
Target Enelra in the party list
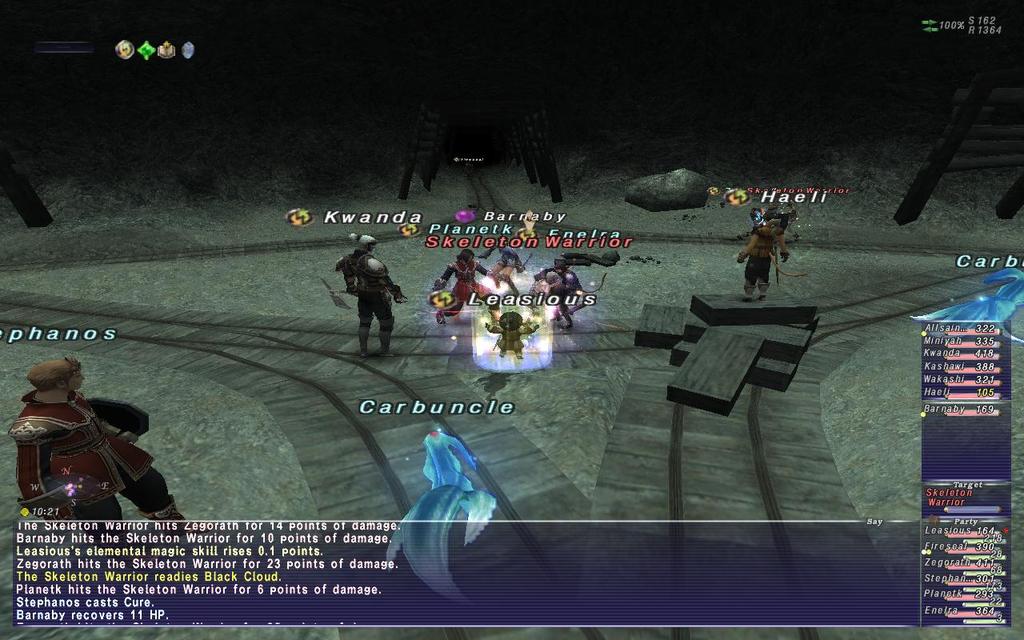(x=964, y=610)
